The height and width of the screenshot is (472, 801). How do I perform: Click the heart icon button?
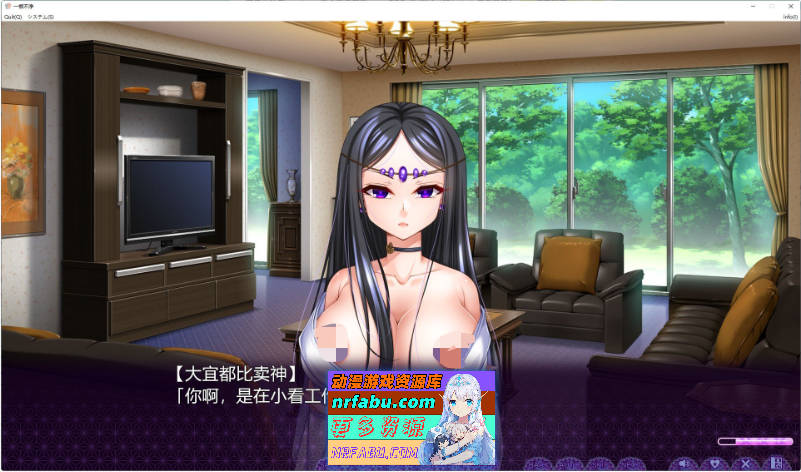(x=715, y=463)
